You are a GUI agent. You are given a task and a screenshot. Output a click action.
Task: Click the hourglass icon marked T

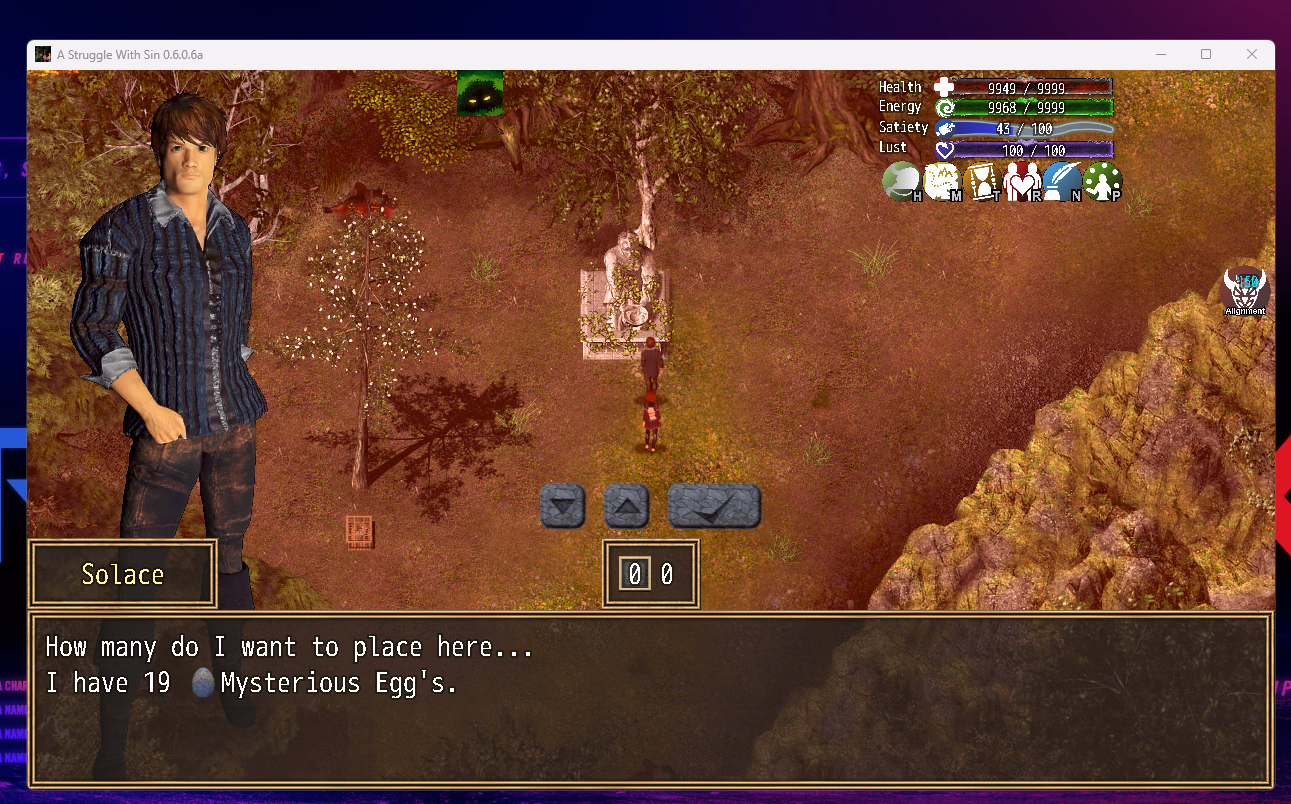coord(982,182)
